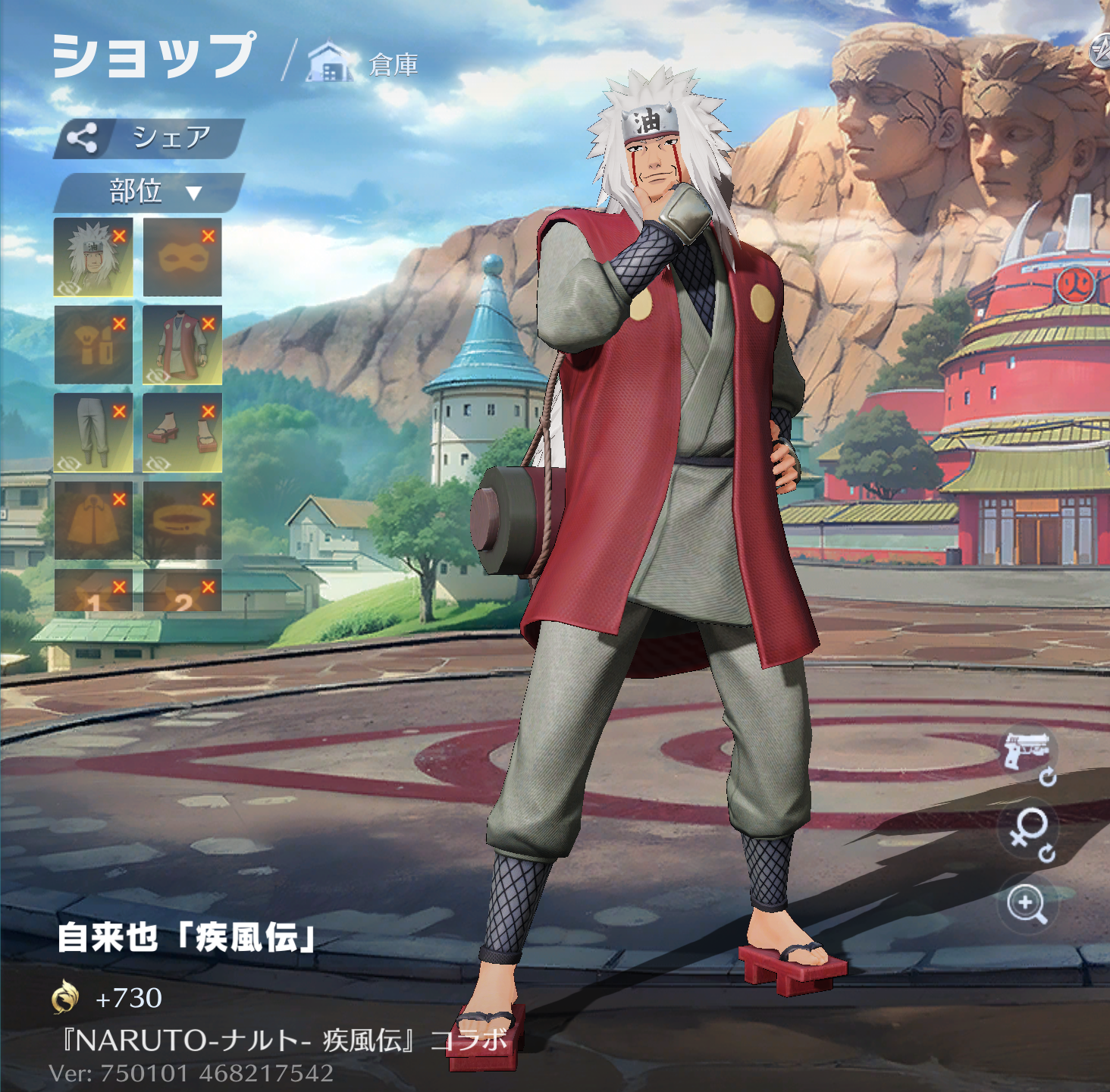Remove the sandals using their X

point(209,412)
